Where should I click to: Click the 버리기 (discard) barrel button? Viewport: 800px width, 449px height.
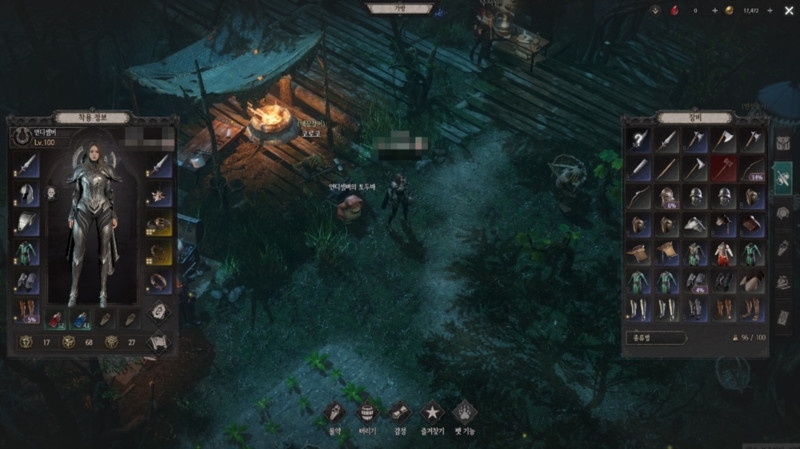tap(367, 411)
